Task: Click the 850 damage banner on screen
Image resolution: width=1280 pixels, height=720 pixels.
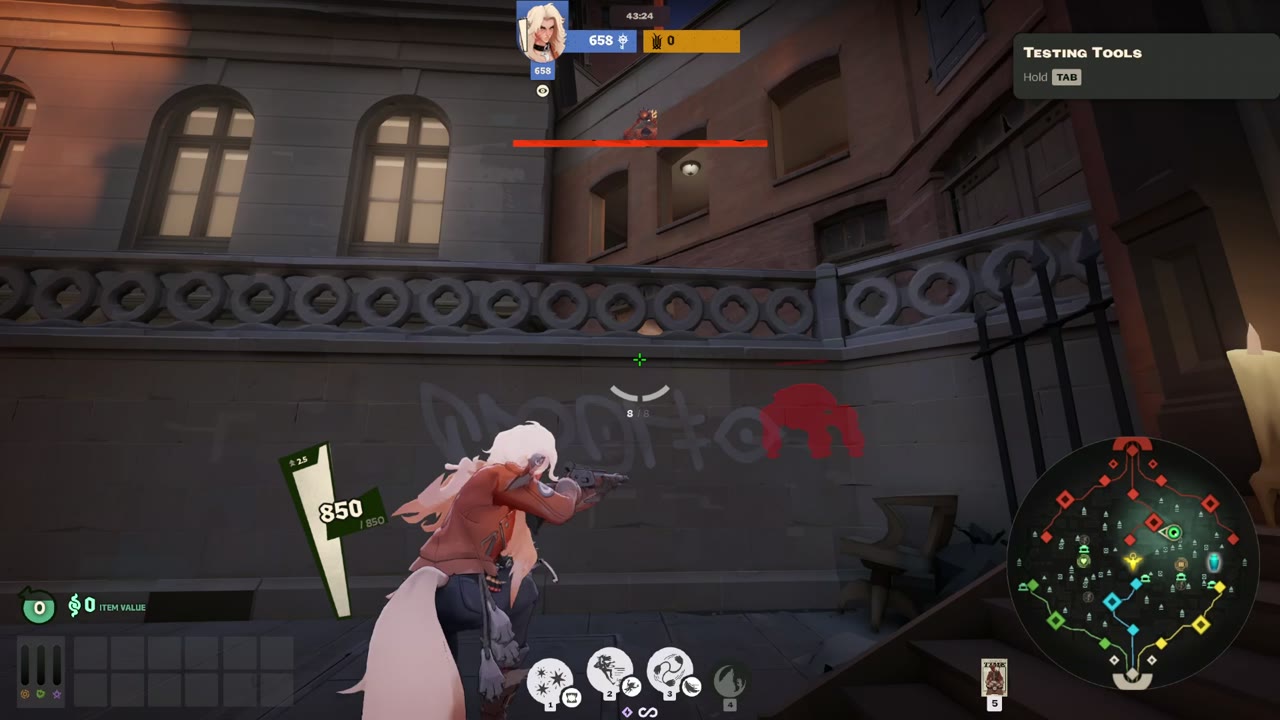Action: click(x=341, y=510)
